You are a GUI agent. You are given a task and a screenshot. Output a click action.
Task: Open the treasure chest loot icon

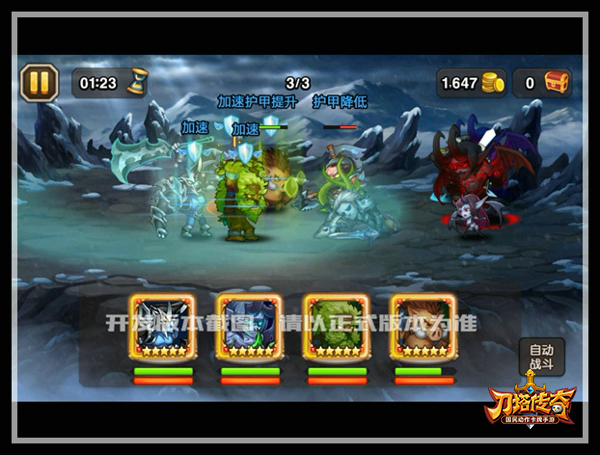tap(556, 83)
